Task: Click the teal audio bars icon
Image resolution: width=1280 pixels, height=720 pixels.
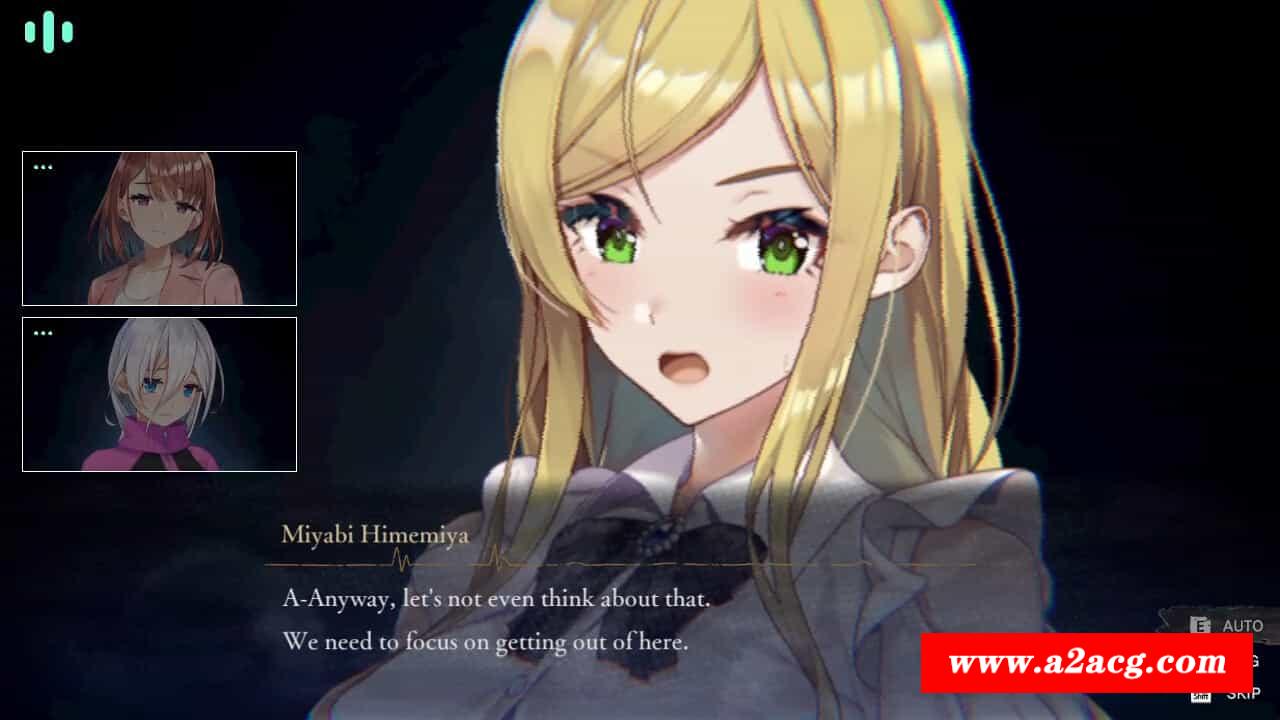Action: 49,32
